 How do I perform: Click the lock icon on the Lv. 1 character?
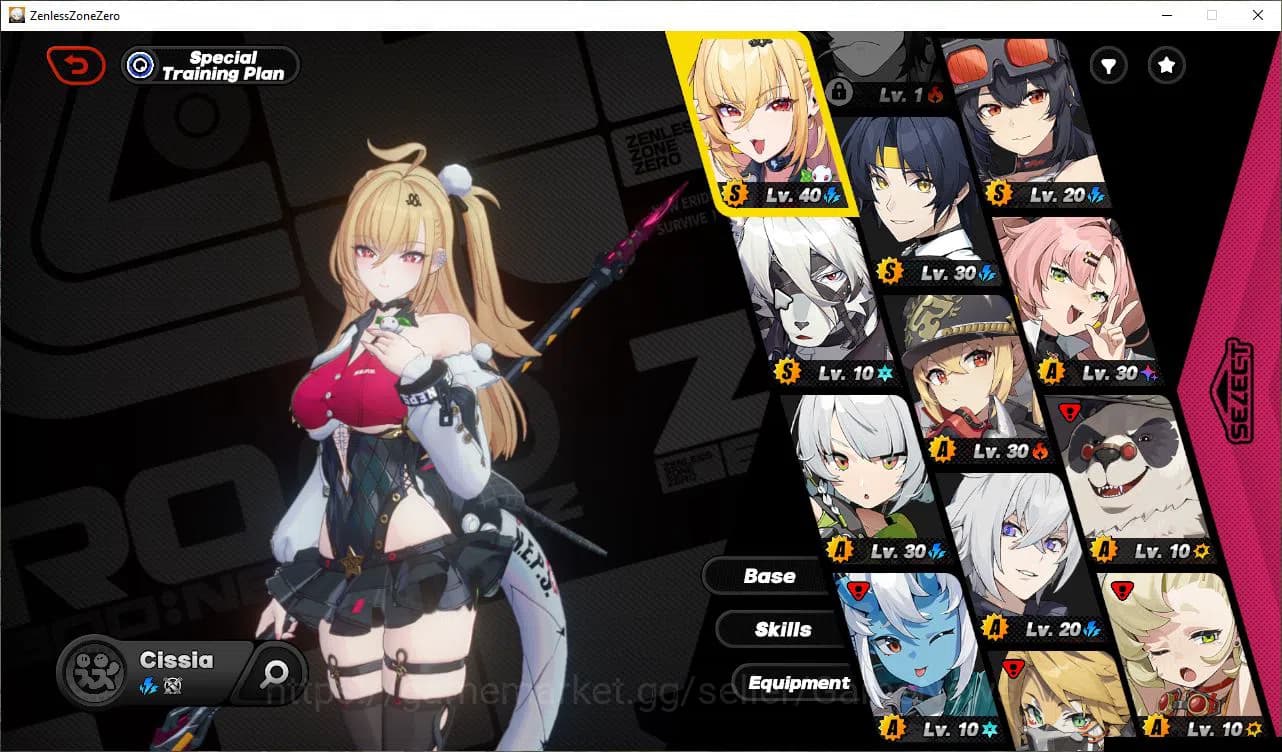click(x=841, y=92)
